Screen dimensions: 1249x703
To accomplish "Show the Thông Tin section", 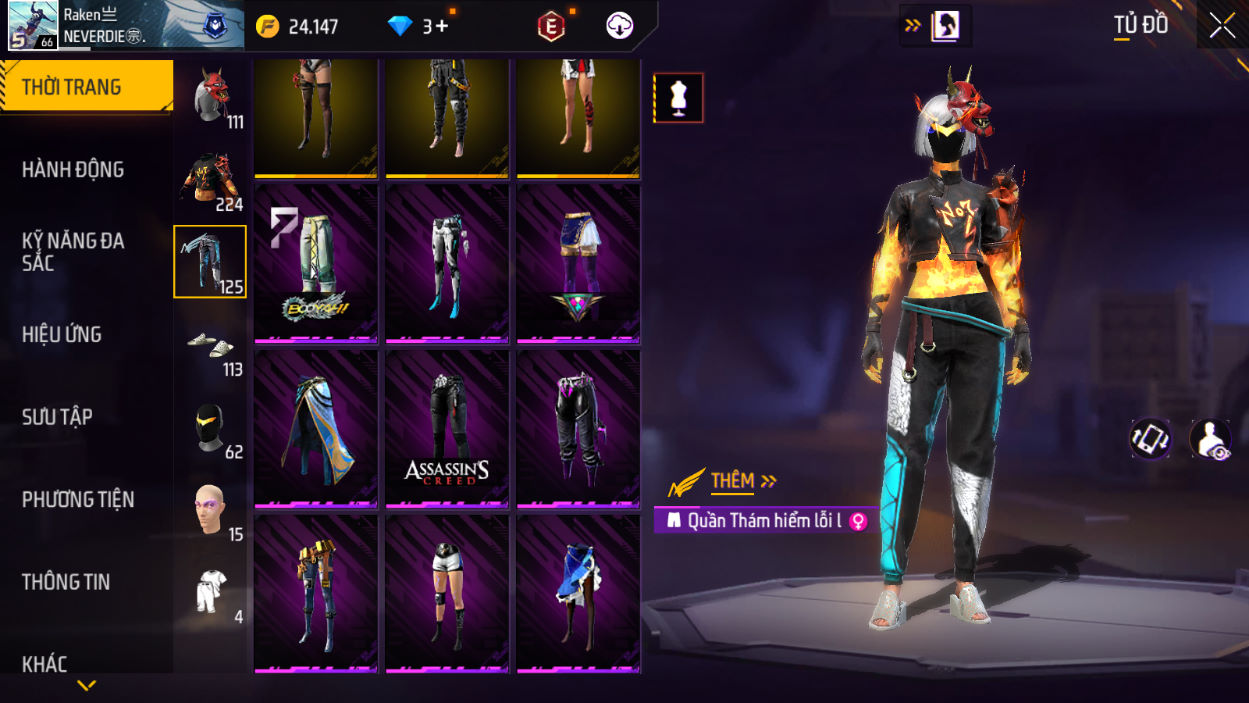I will point(66,582).
